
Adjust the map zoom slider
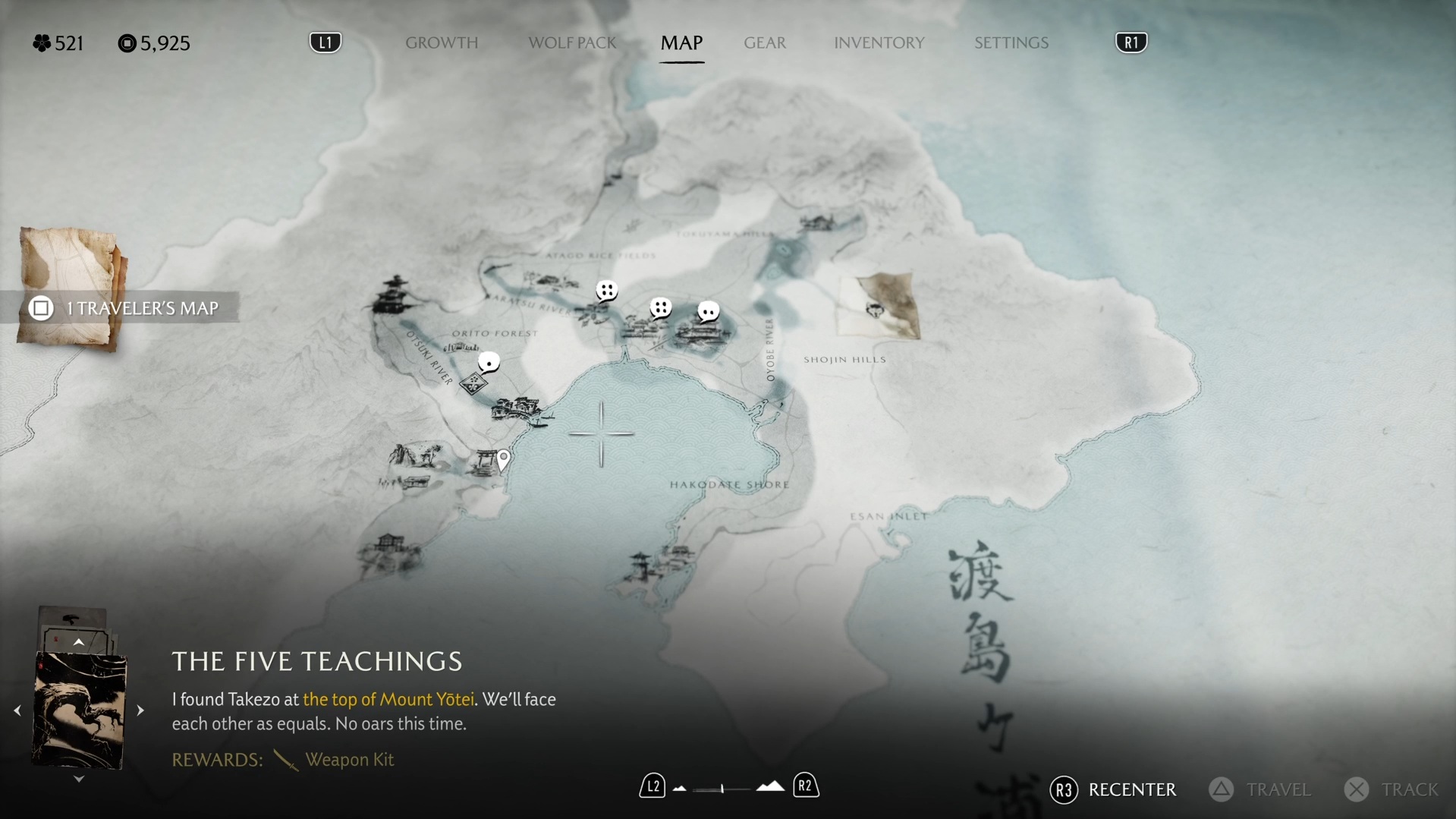click(x=722, y=789)
